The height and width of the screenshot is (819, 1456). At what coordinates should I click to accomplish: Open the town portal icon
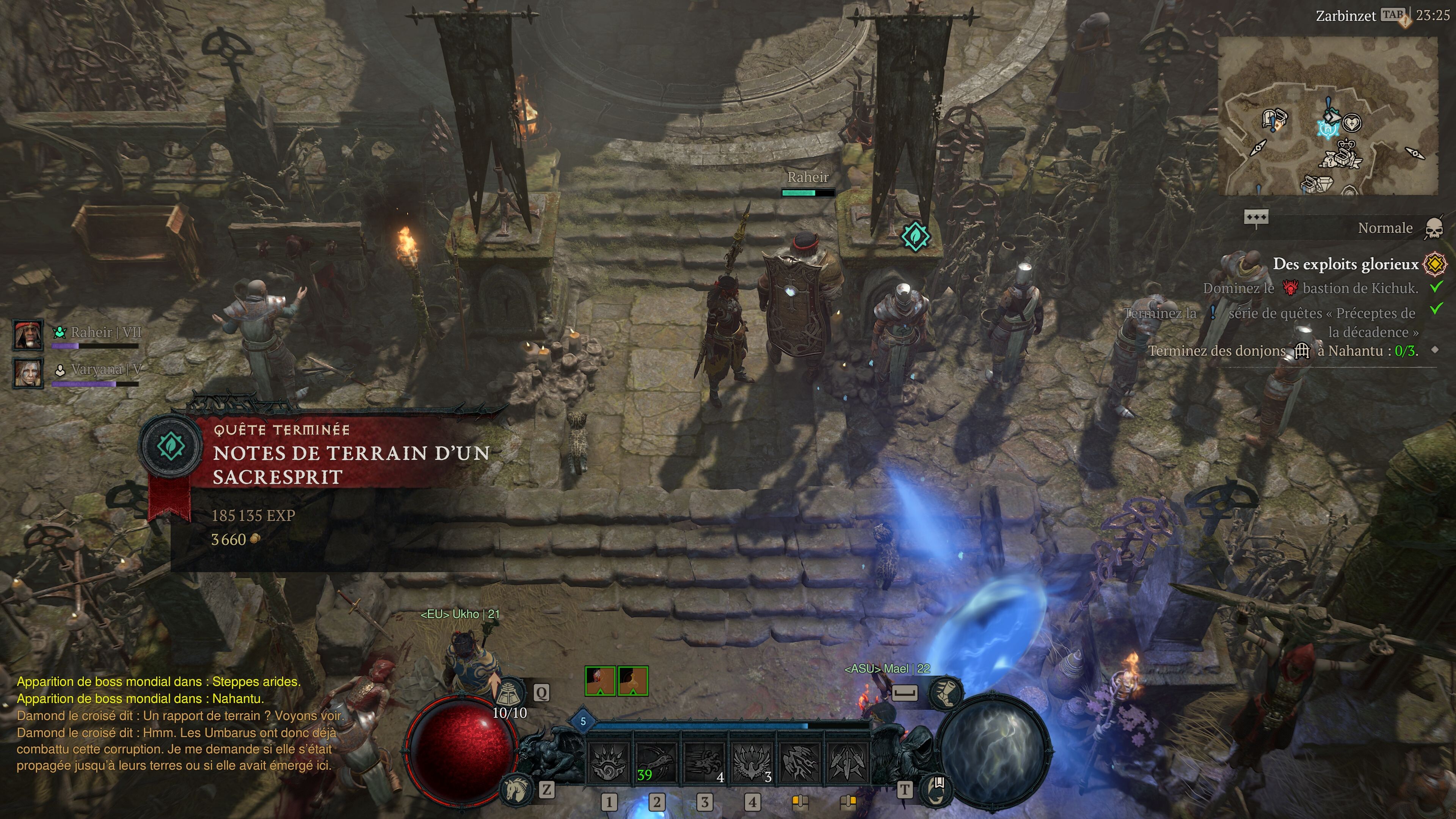pyautogui.click(x=937, y=789)
